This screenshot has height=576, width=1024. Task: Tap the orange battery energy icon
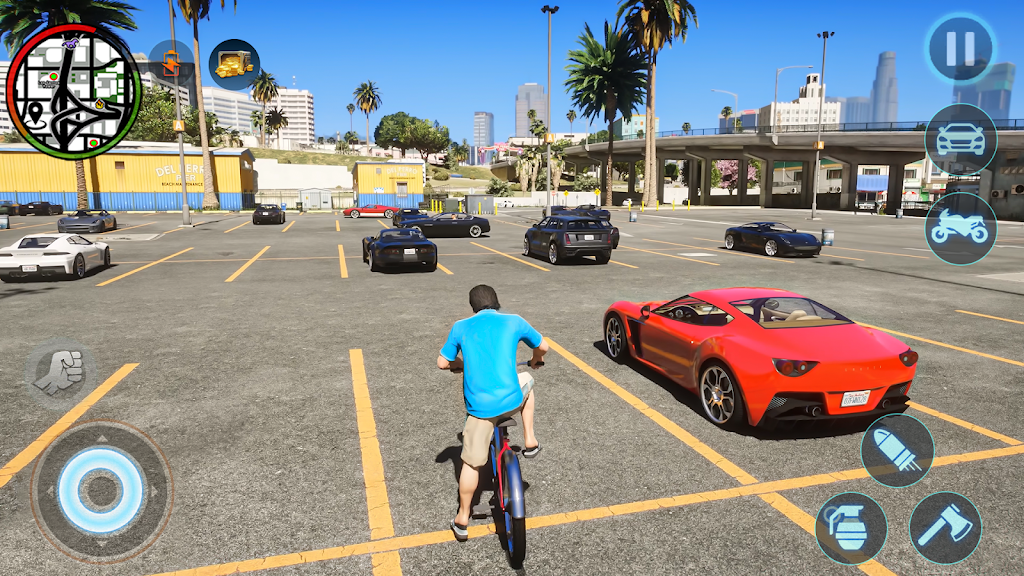click(x=171, y=62)
